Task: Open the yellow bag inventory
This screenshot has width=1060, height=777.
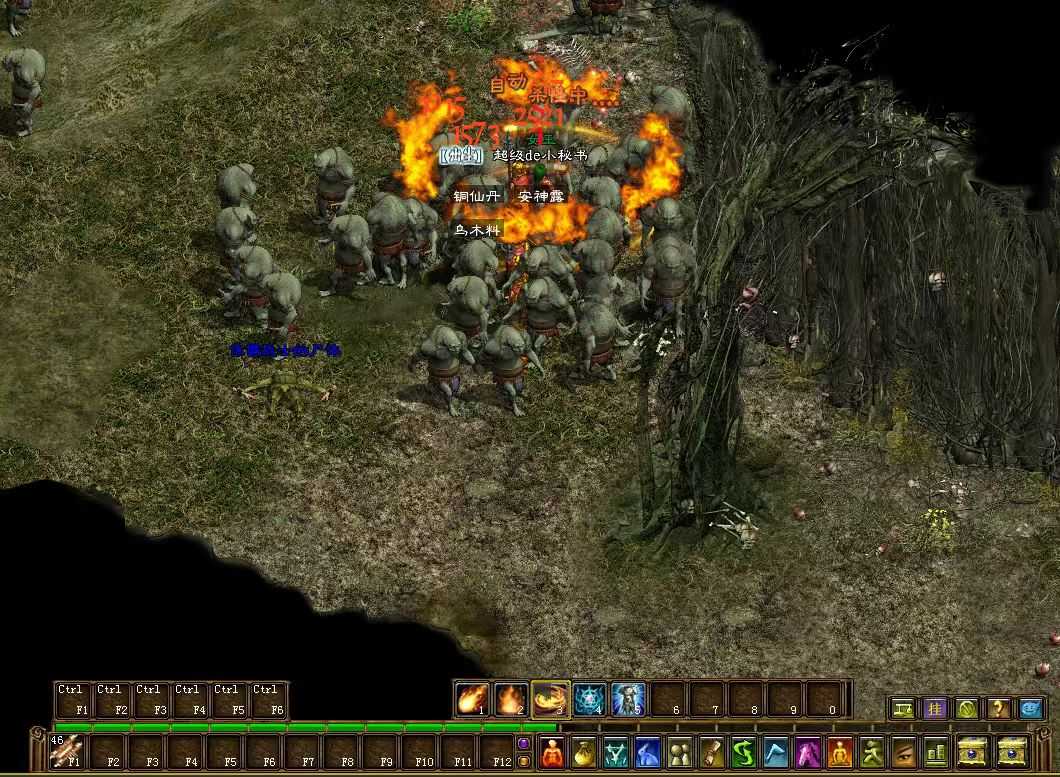Action: pos(584,751)
